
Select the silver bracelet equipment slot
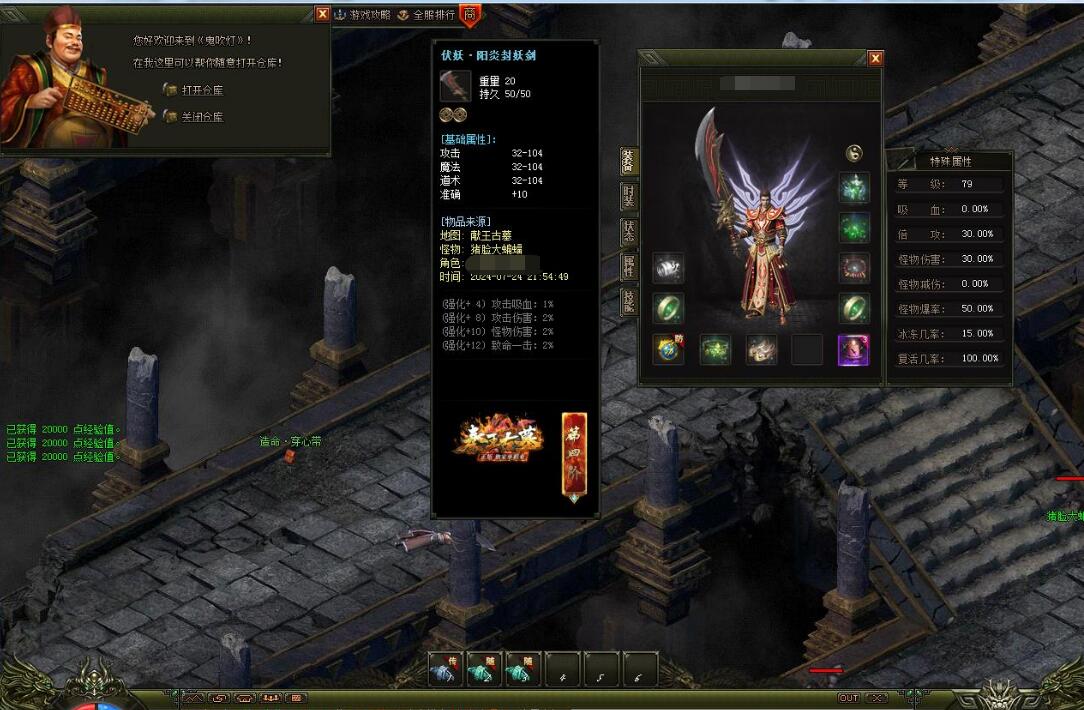(668, 267)
